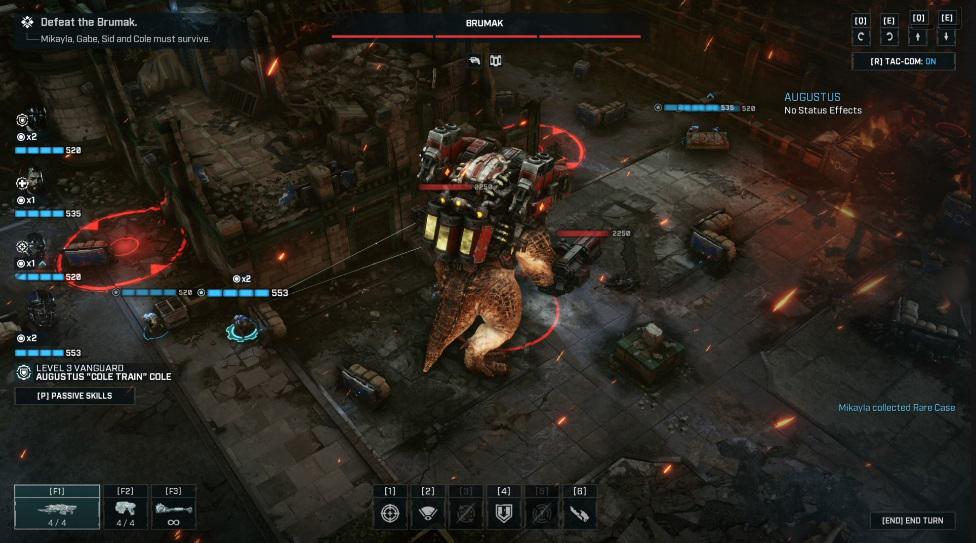Image resolution: width=976 pixels, height=543 pixels.
Task: Click the End Turn button
Action: click(912, 521)
